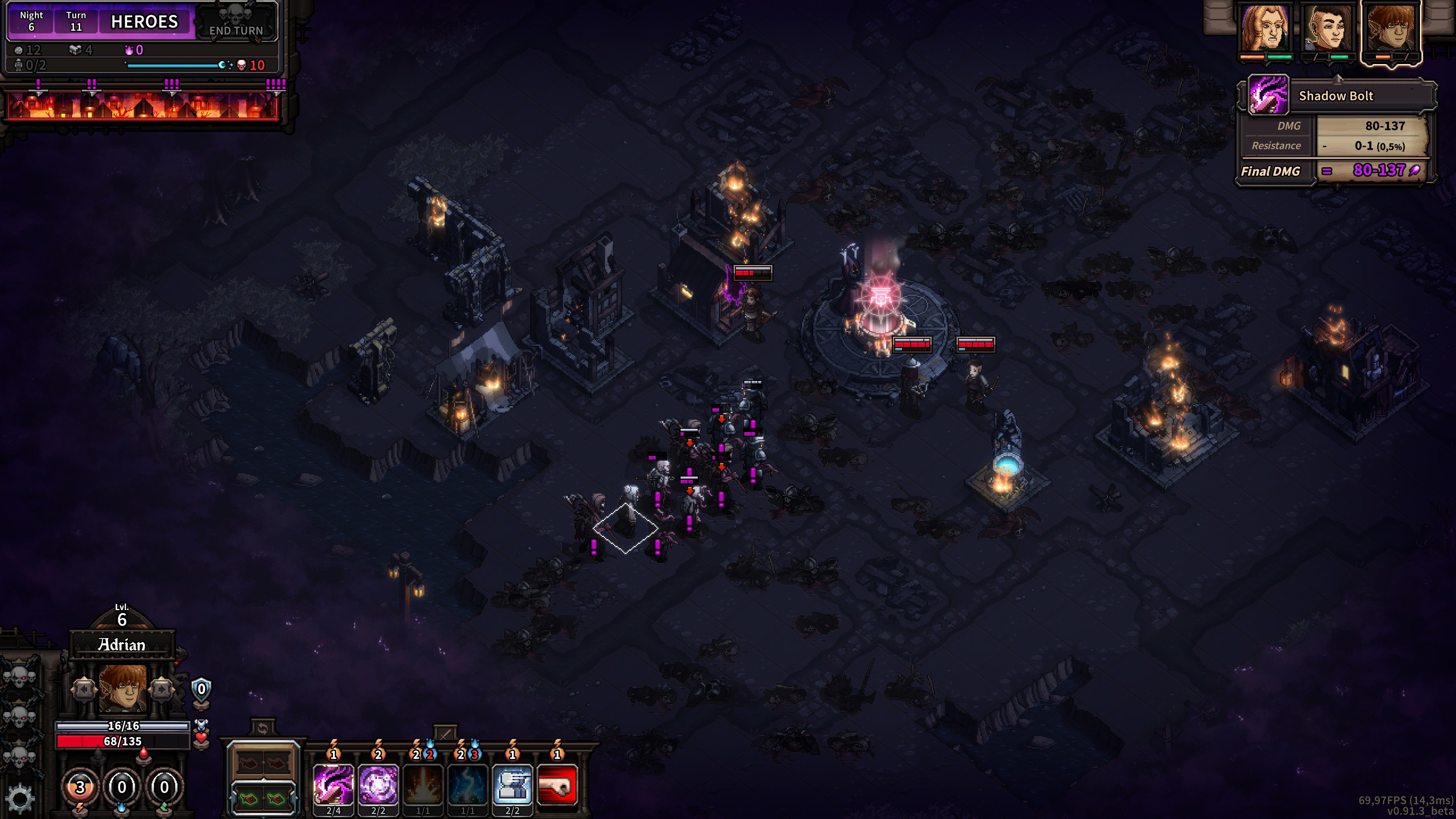The width and height of the screenshot is (1456, 819).
Task: Click the sword tab above the skill bar
Action: click(446, 734)
